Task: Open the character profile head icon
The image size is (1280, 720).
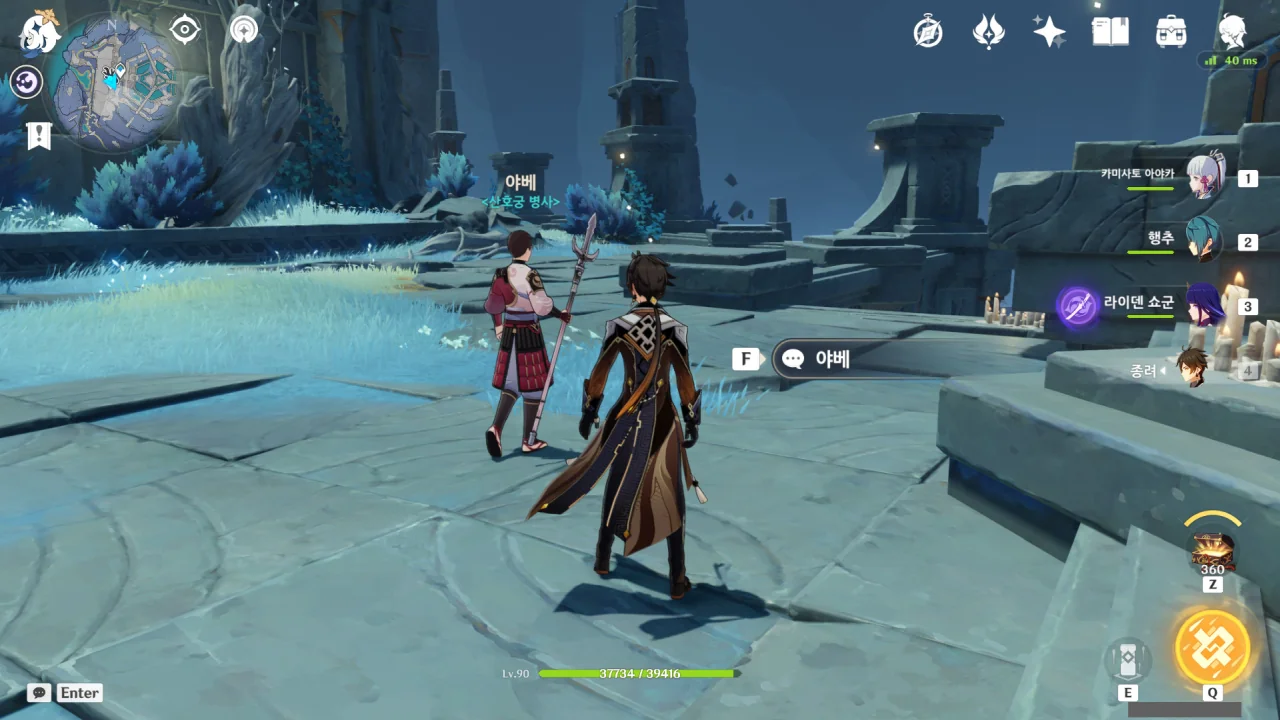Action: [1232, 32]
